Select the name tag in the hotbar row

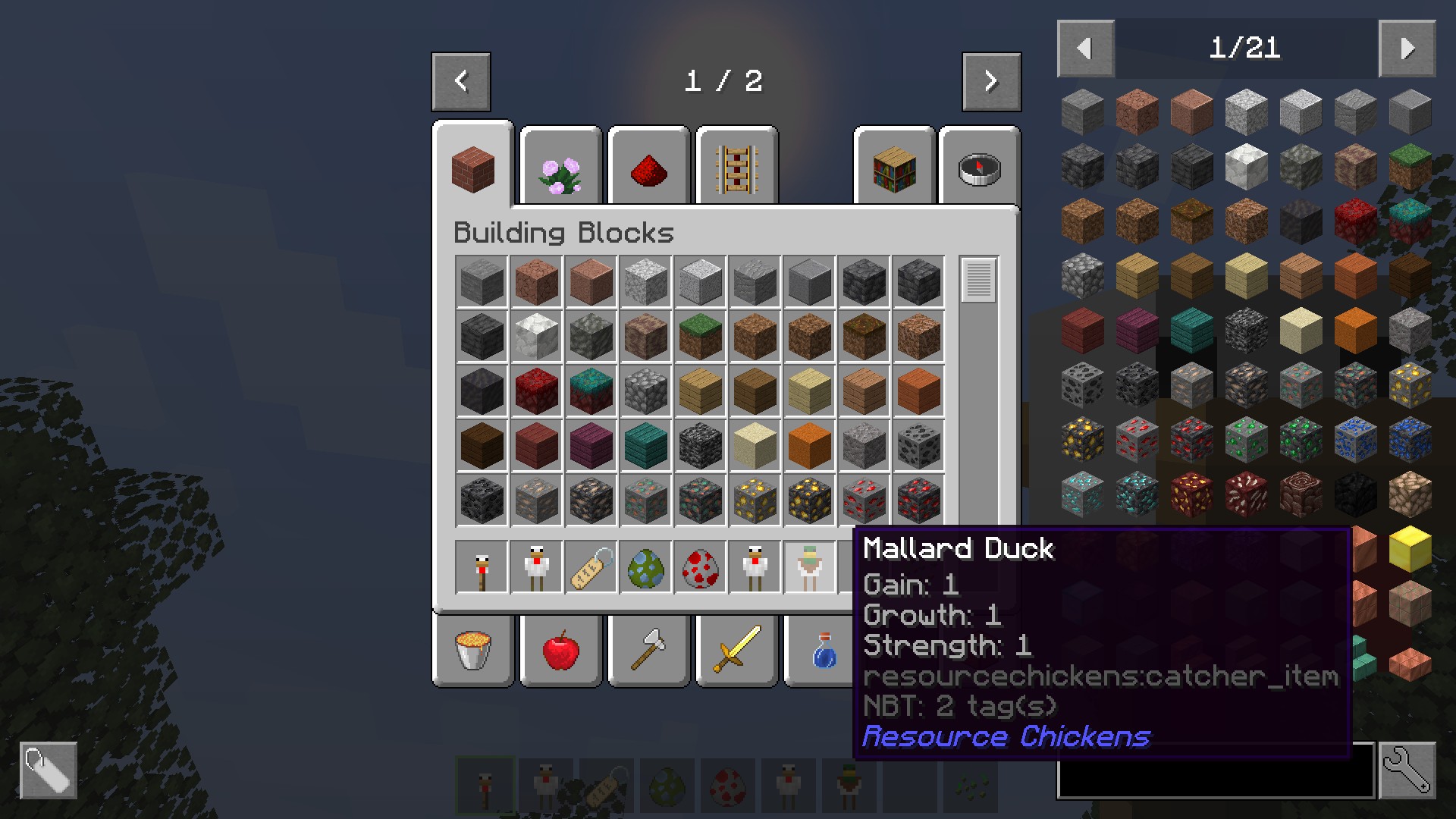tap(591, 566)
